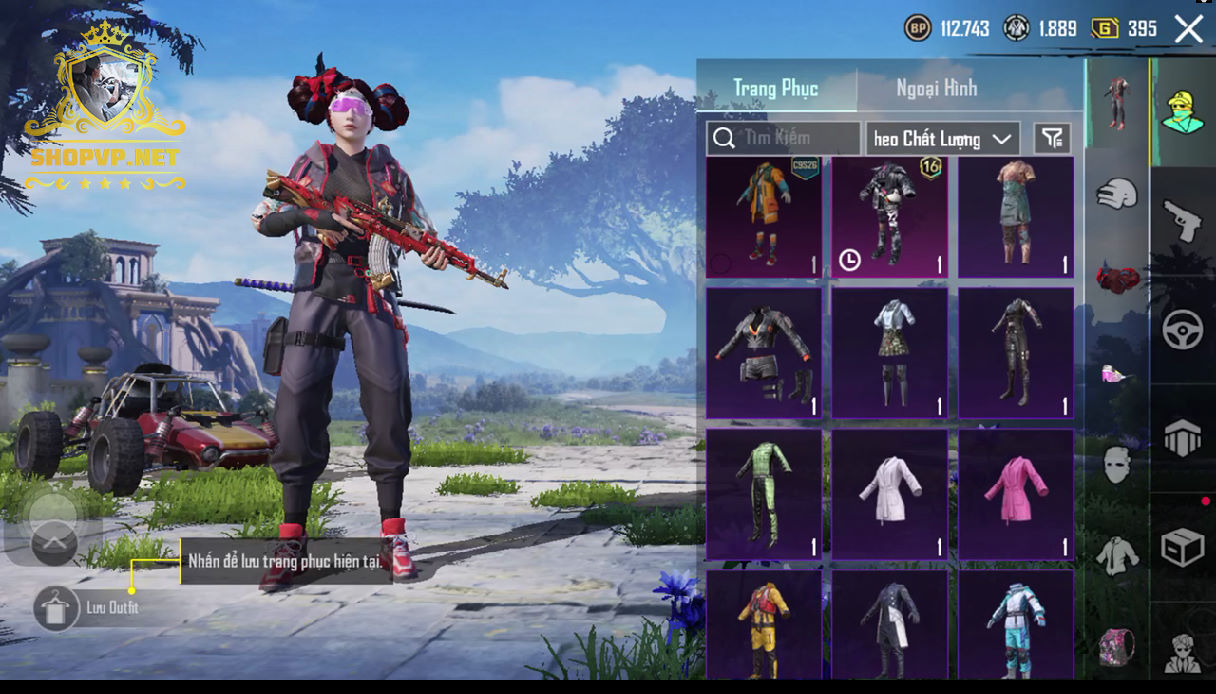Select the Trang Phục tab
Image resolution: width=1216 pixels, height=694 pixels.
[776, 88]
